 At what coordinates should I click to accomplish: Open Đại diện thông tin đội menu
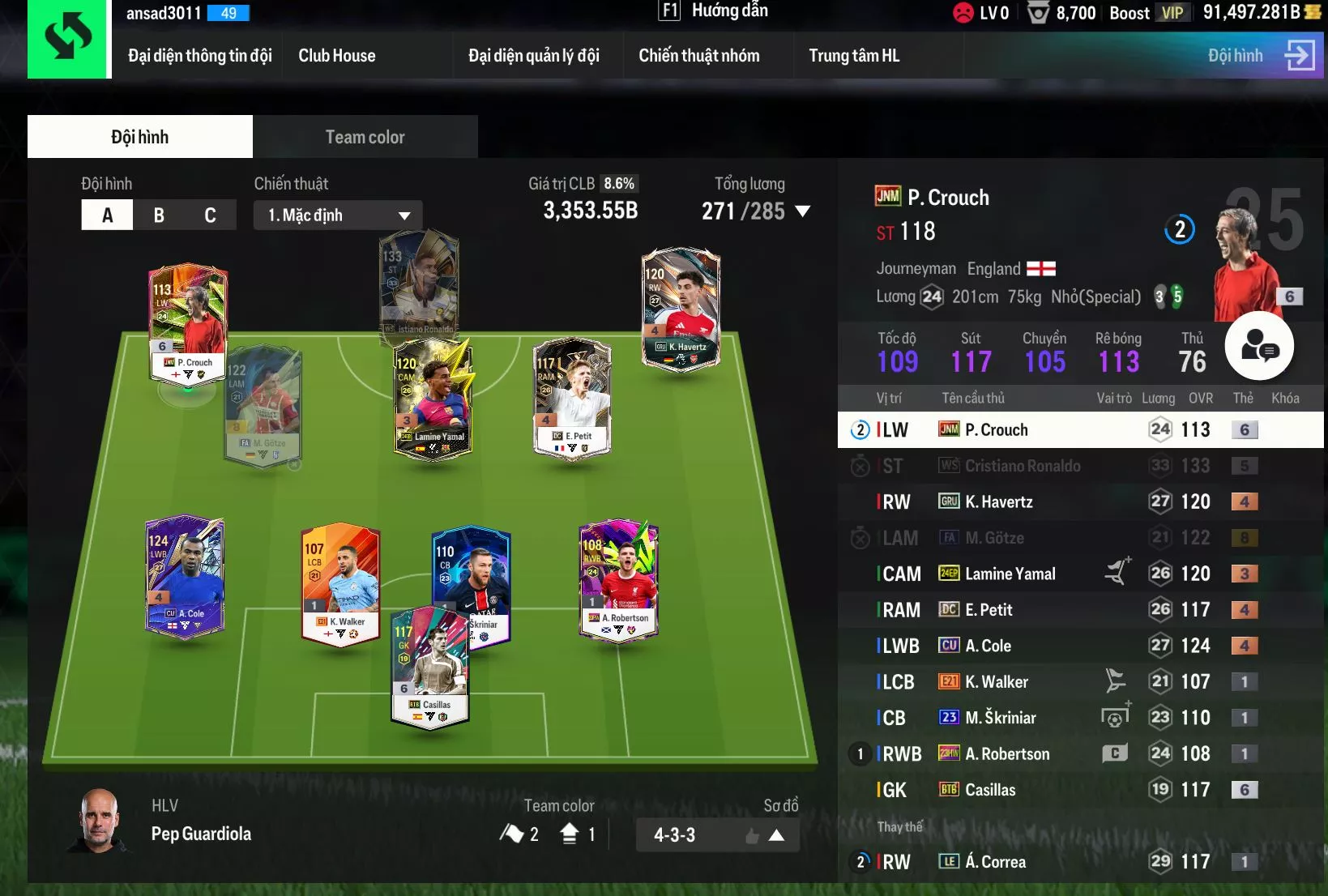tap(199, 56)
